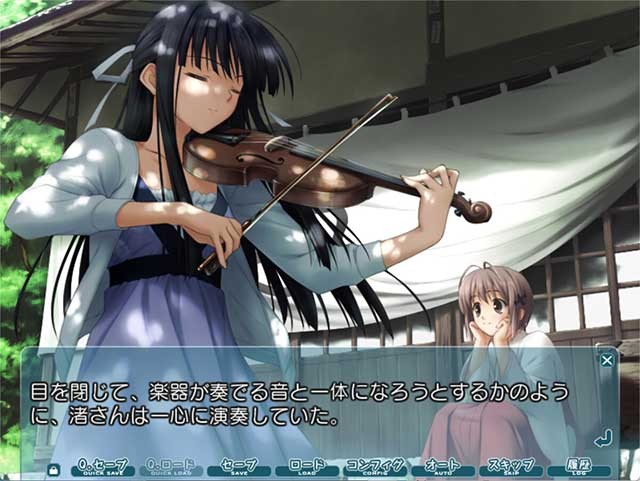The height and width of the screenshot is (481, 640).
Task: Open the Load menu
Action: pos(306,467)
